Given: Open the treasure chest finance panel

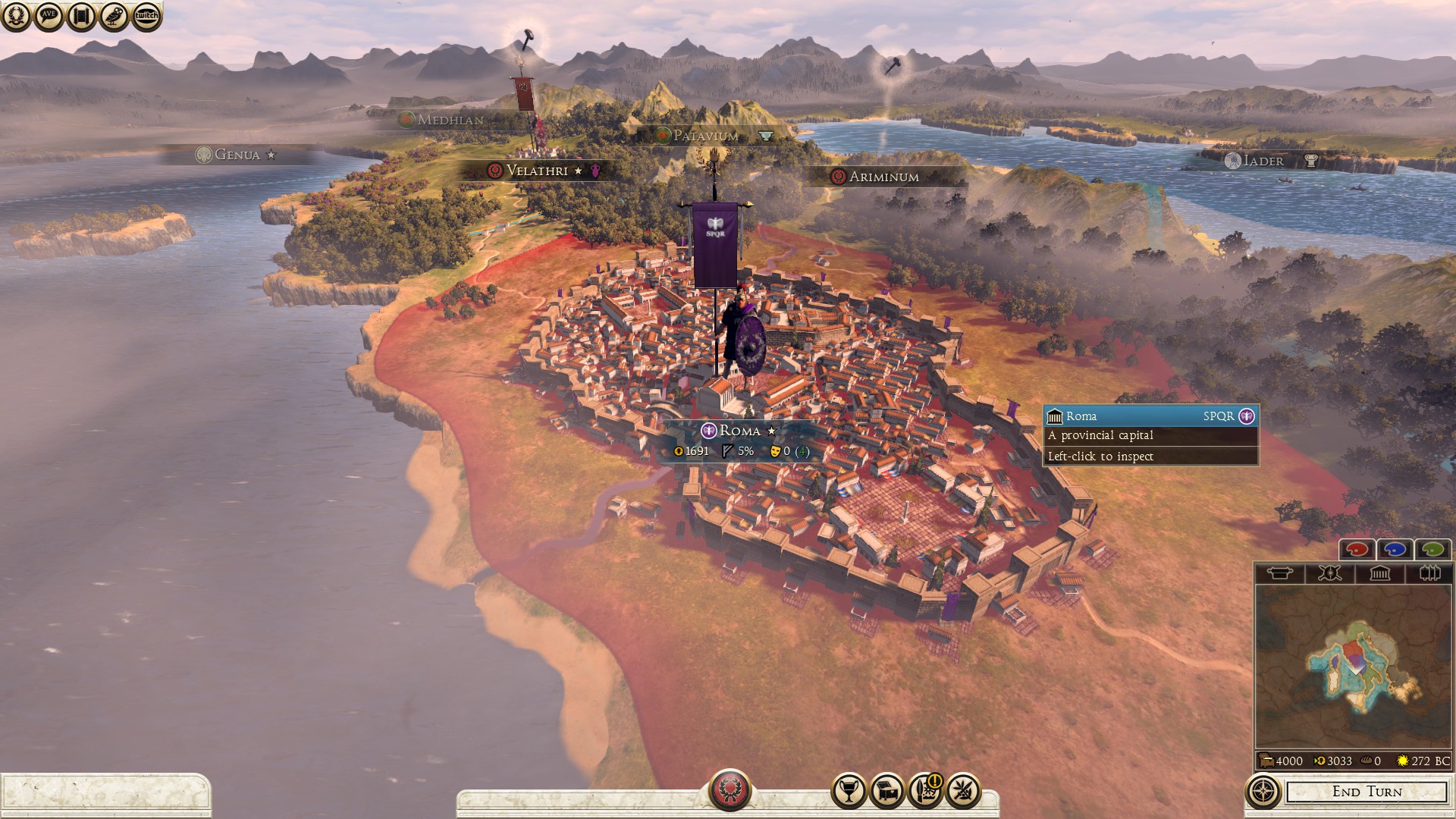Looking at the screenshot, I should pos(886,791).
